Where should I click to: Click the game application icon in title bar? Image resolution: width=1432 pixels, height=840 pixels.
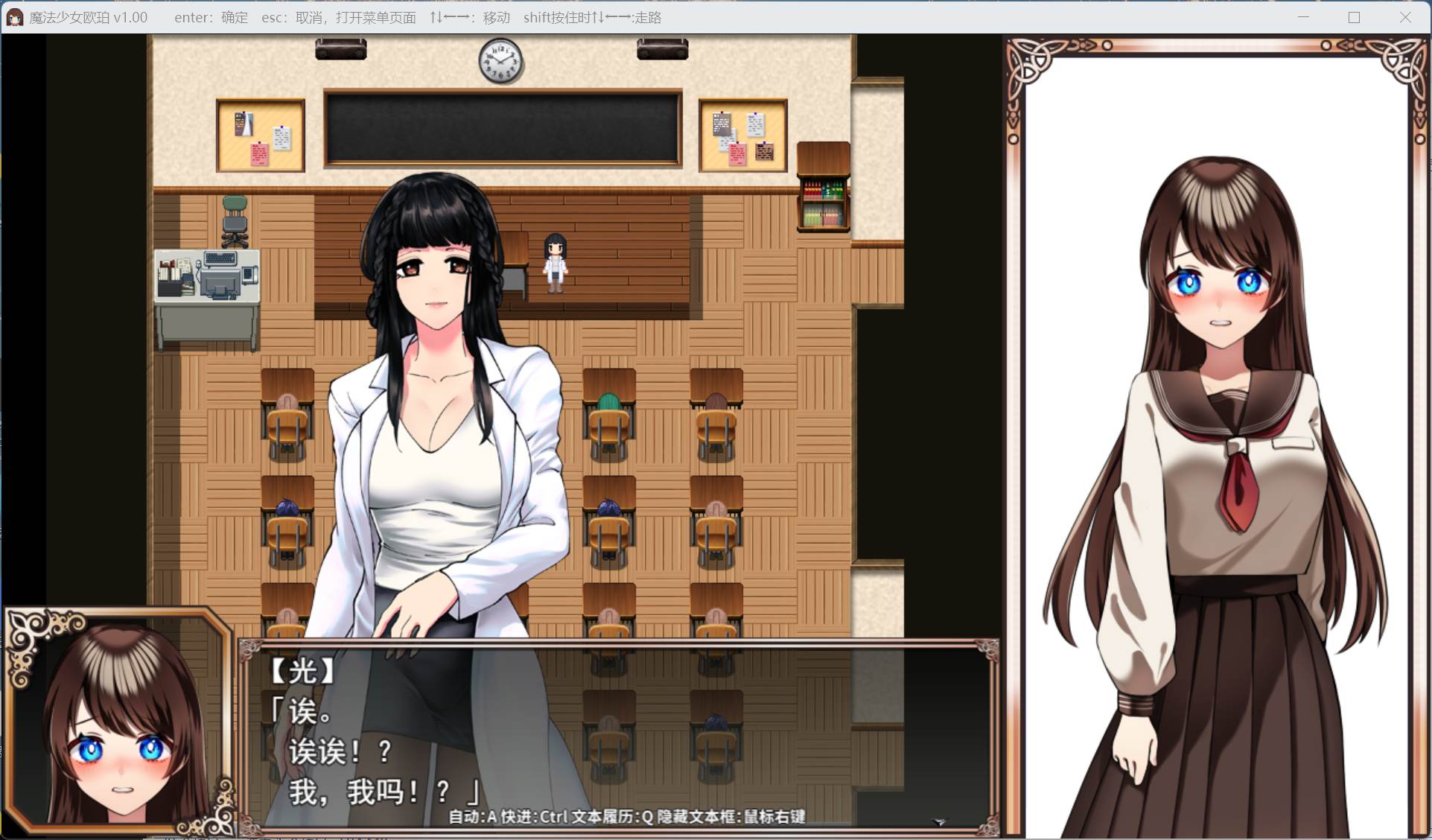(15, 16)
